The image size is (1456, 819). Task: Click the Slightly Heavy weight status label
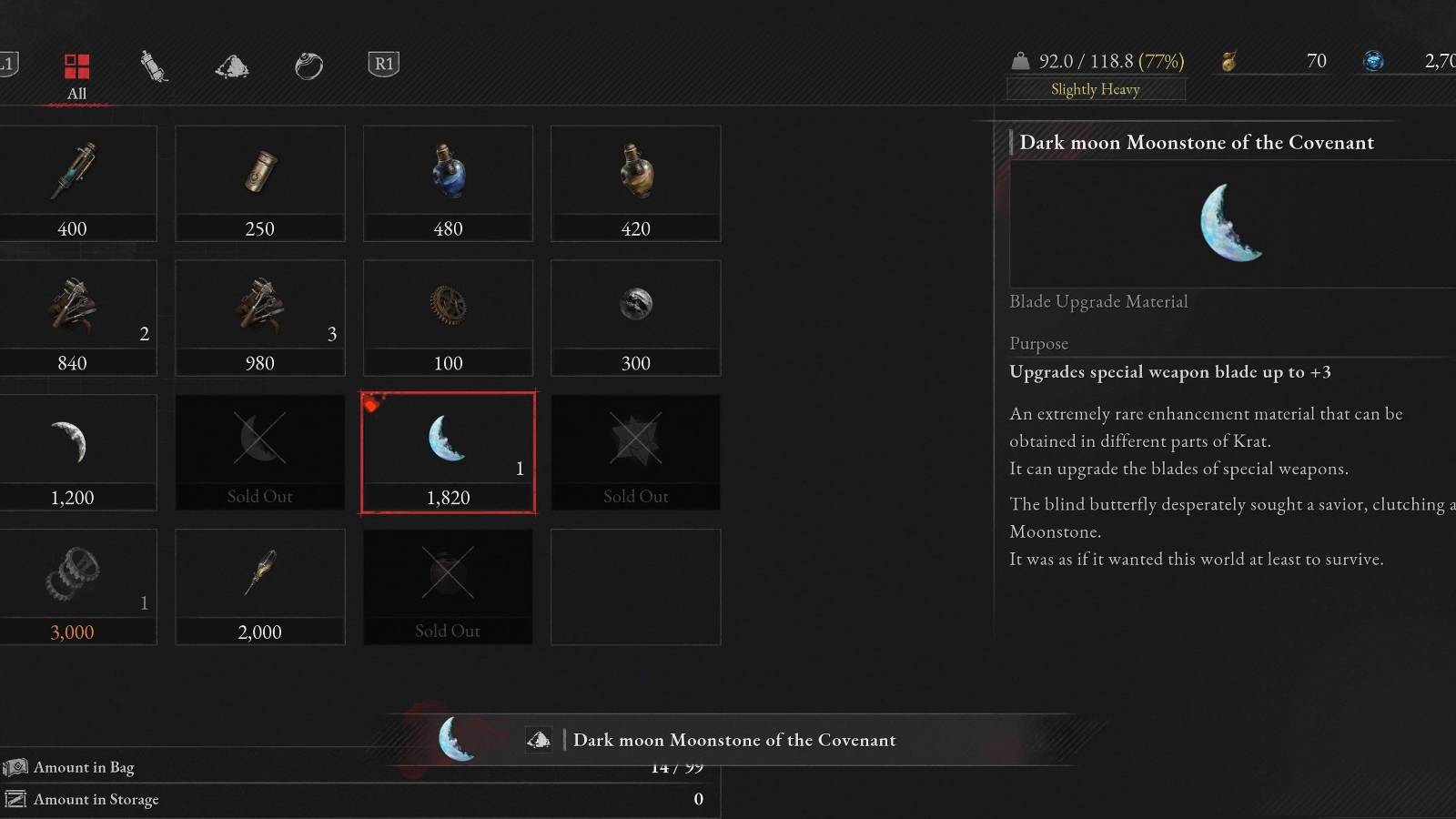coord(1095,89)
